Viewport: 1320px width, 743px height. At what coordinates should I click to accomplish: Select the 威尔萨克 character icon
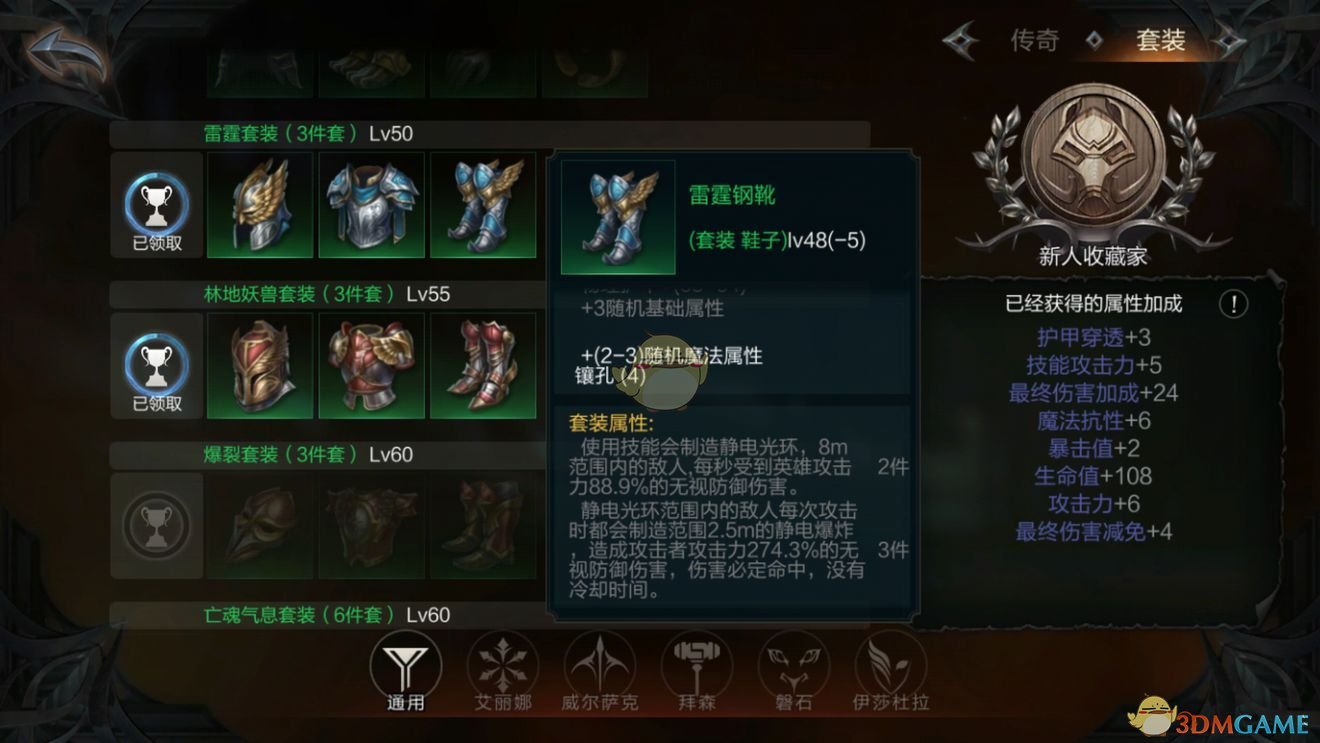[x=599, y=665]
